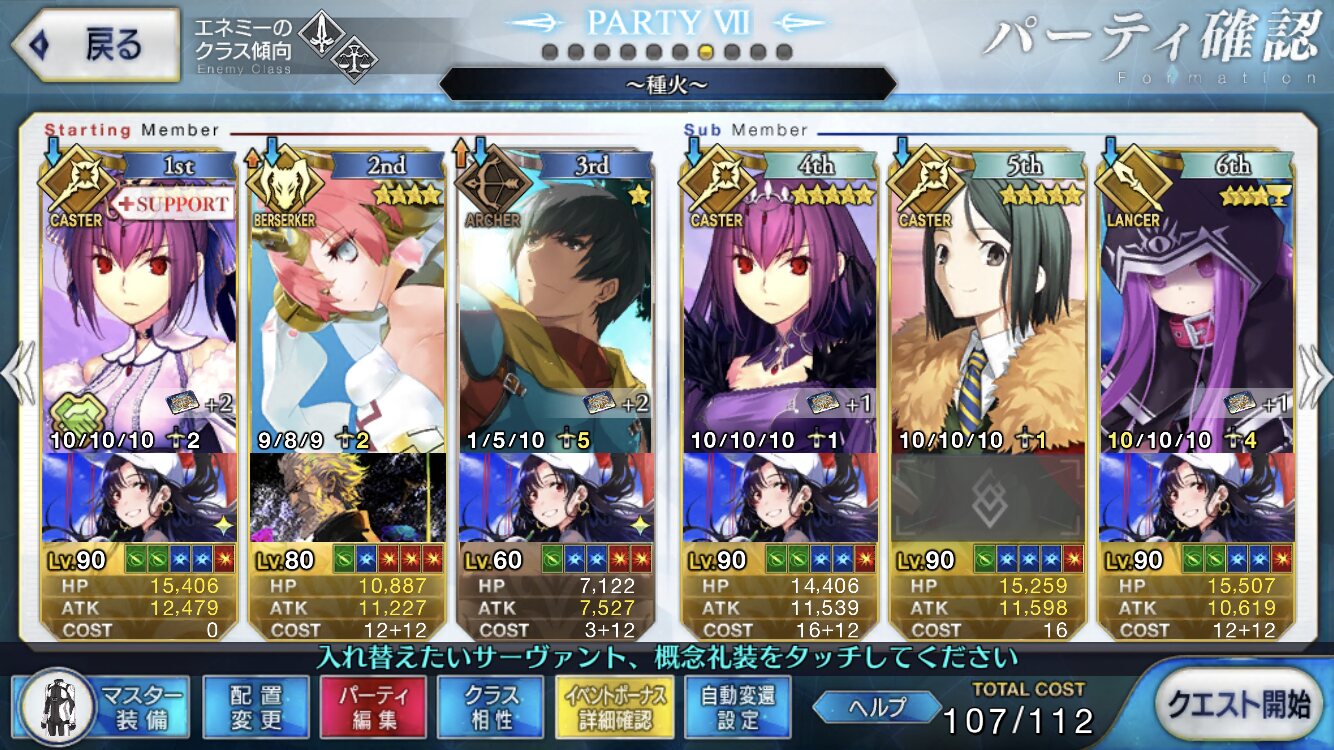Select the 5th slot Caster servant card
Screen dimensions: 1334x750
988,310
